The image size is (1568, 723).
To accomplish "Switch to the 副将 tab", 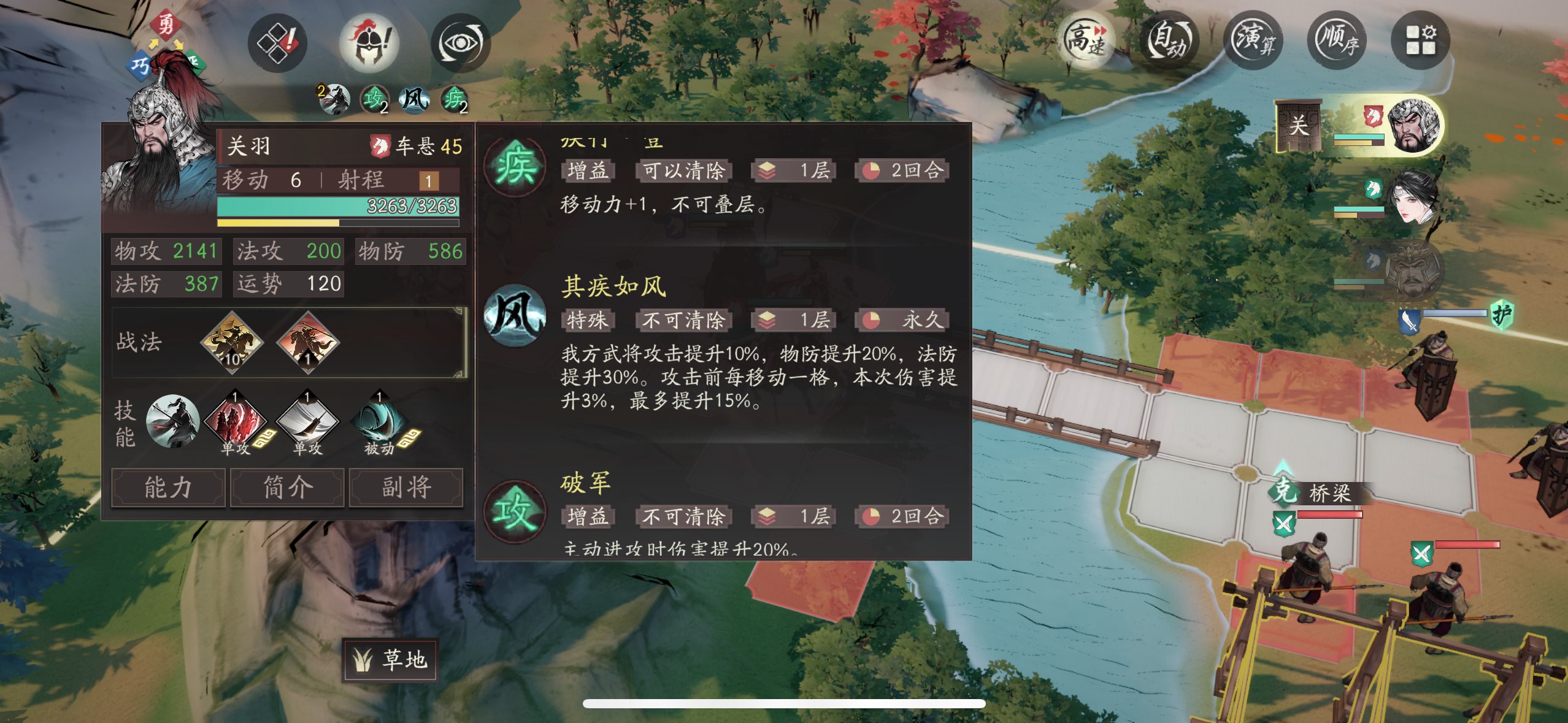I will 406,488.
